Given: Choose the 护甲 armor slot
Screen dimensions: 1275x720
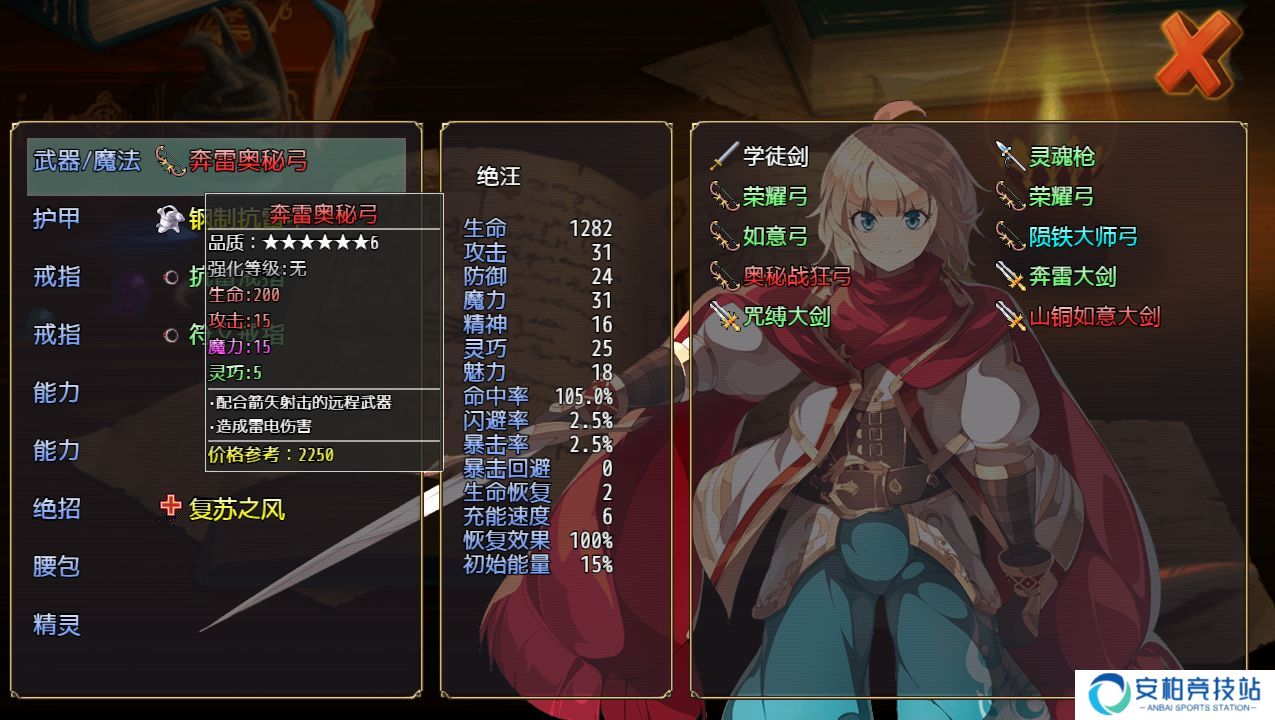Looking at the screenshot, I should tap(58, 219).
